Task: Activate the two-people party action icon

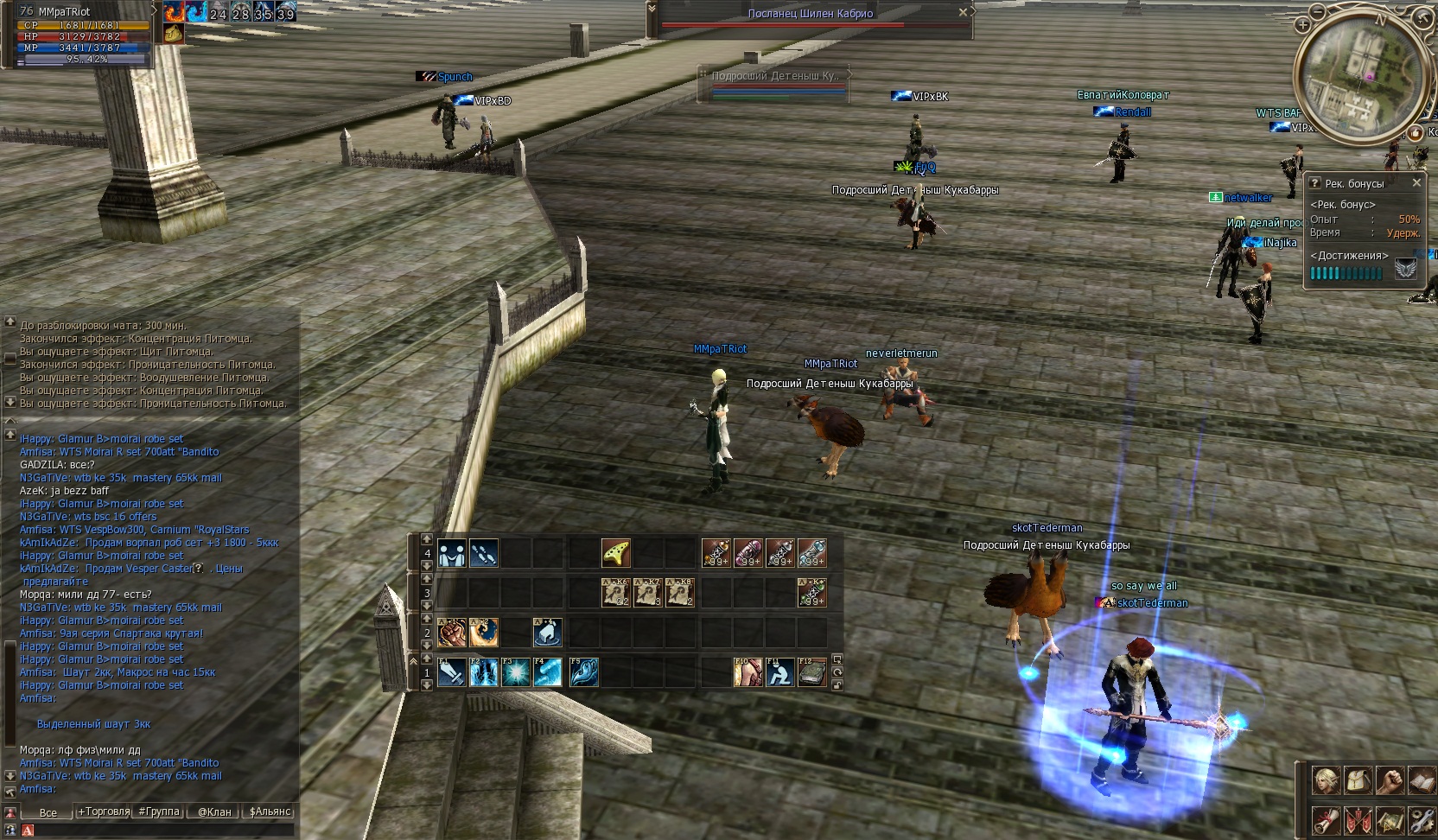Action: point(451,553)
